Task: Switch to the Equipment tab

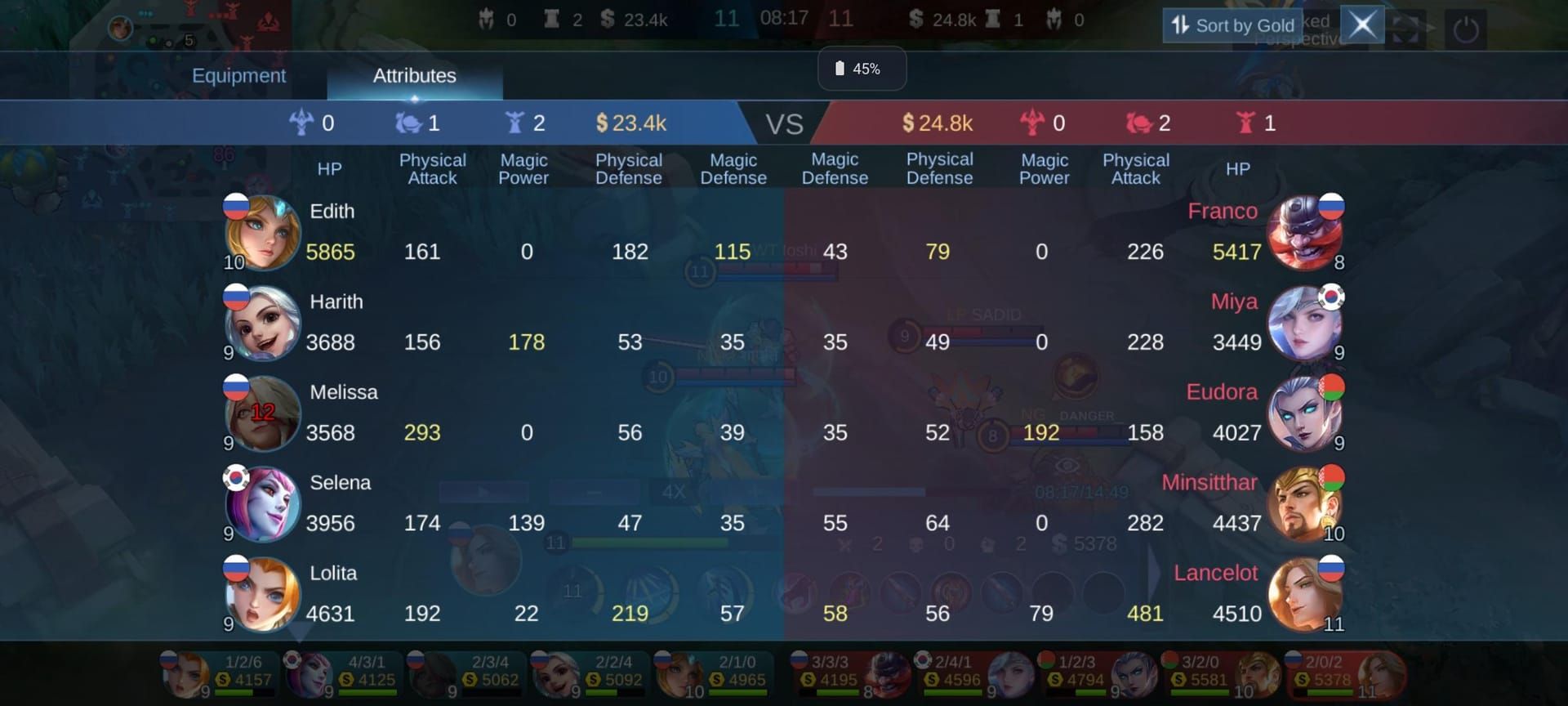Action: [239, 75]
